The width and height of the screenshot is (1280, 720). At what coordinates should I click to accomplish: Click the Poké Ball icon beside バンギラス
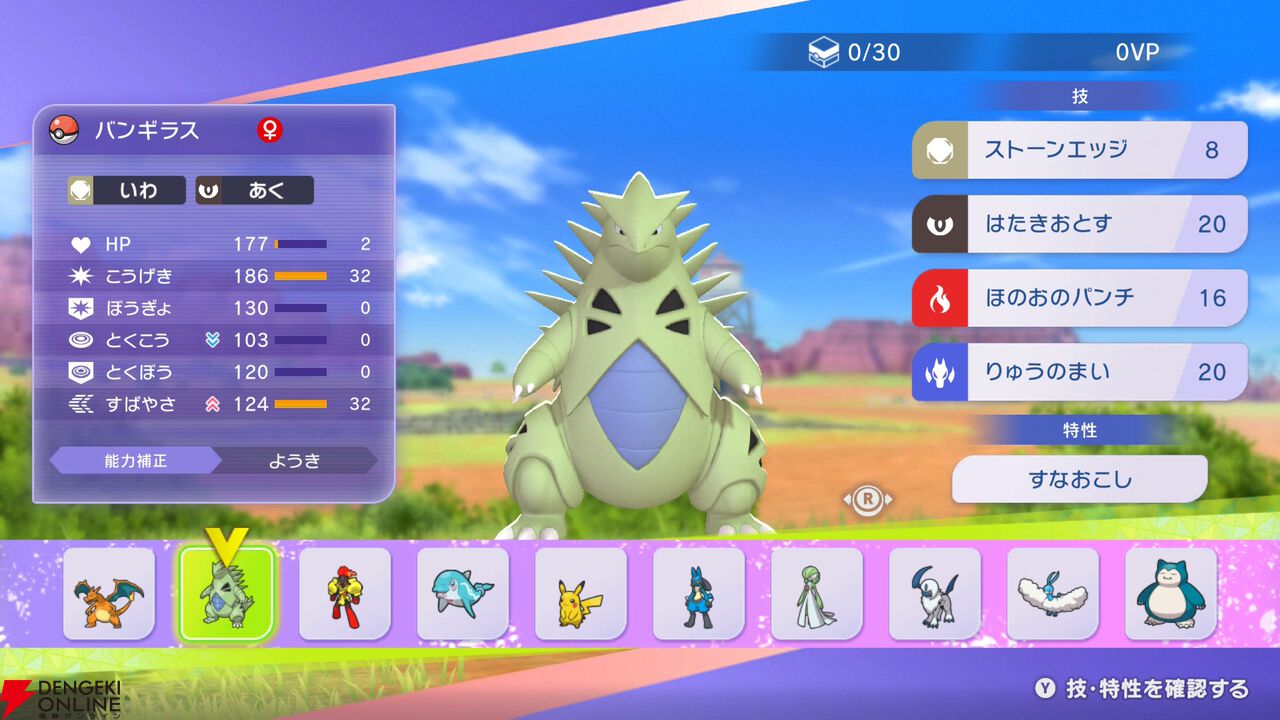pos(62,131)
